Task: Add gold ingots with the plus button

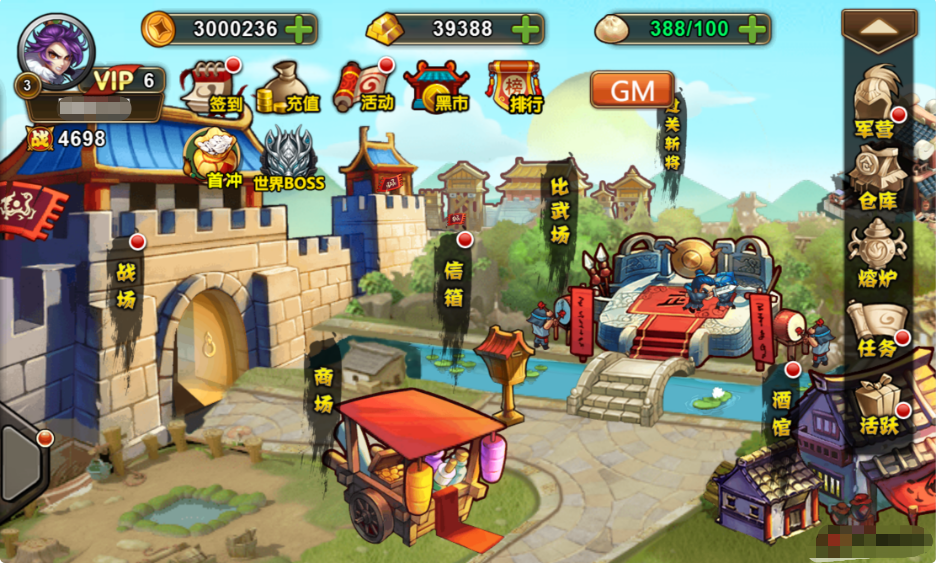Action: pos(525,29)
